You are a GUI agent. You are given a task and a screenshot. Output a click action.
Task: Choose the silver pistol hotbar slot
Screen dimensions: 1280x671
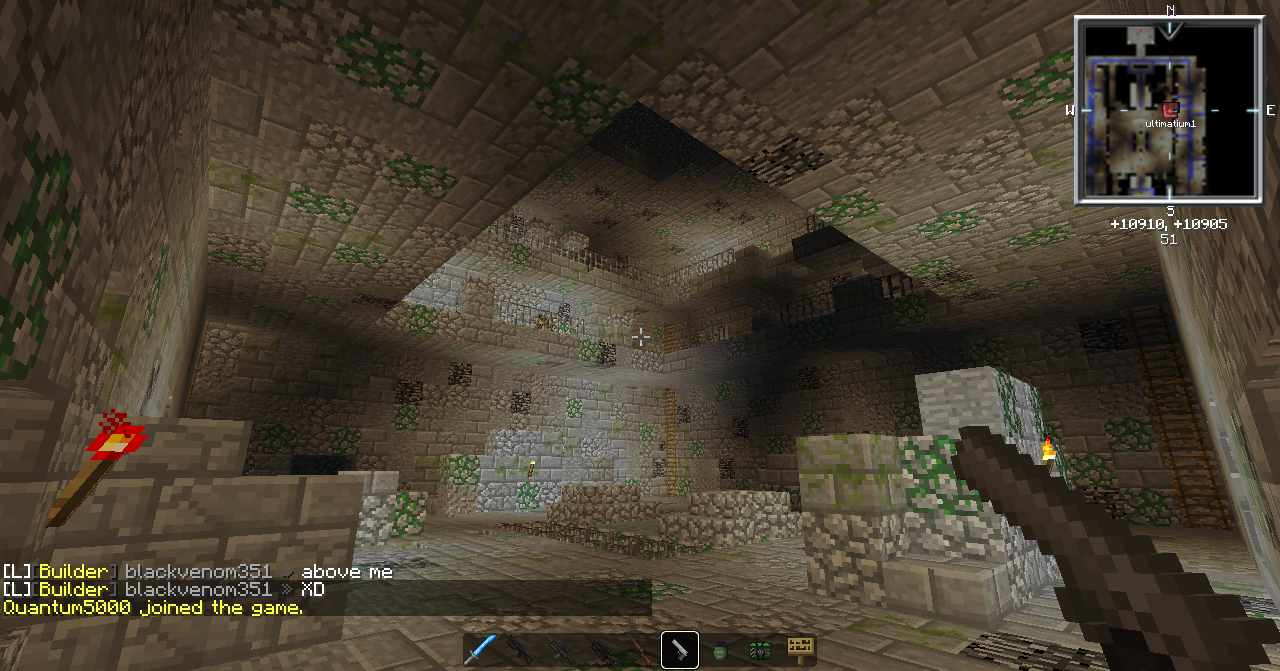point(680,650)
